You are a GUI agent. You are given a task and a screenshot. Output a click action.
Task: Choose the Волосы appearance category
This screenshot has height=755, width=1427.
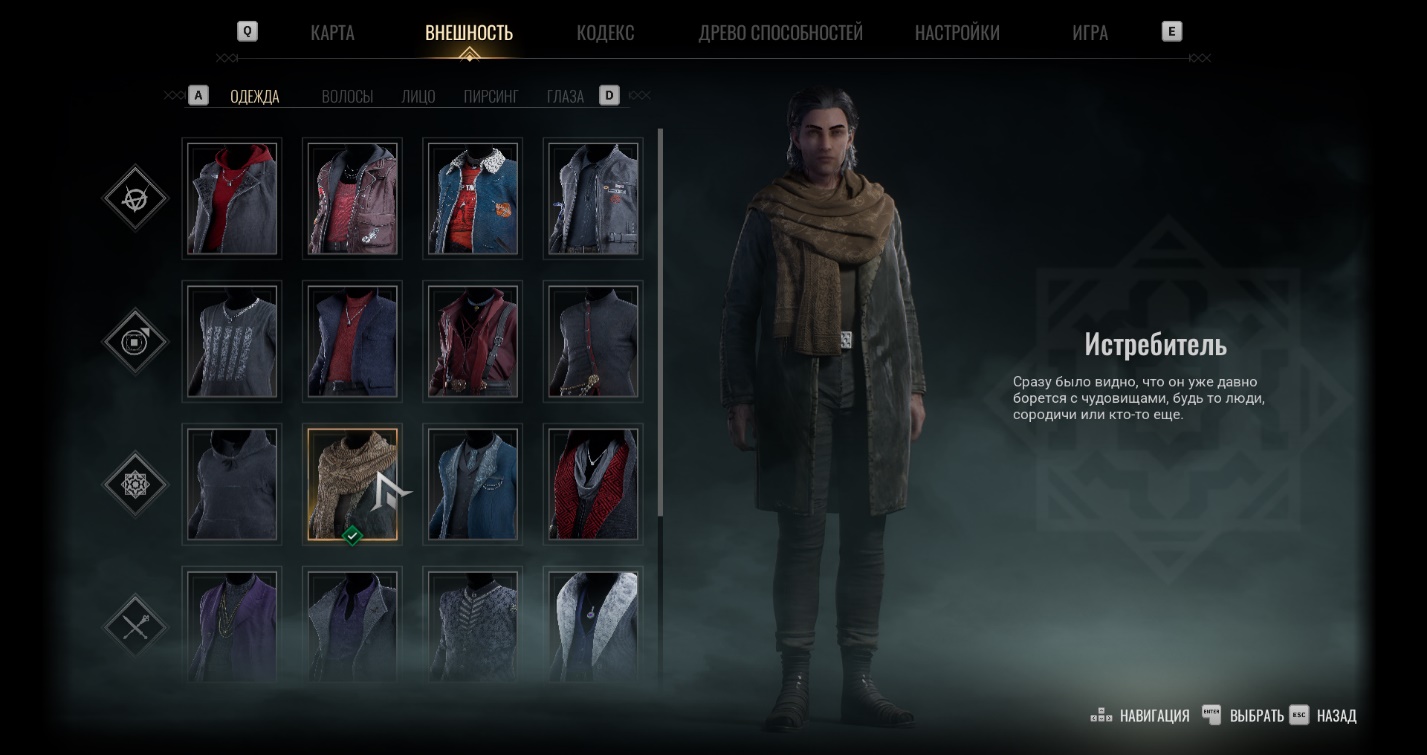(347, 97)
